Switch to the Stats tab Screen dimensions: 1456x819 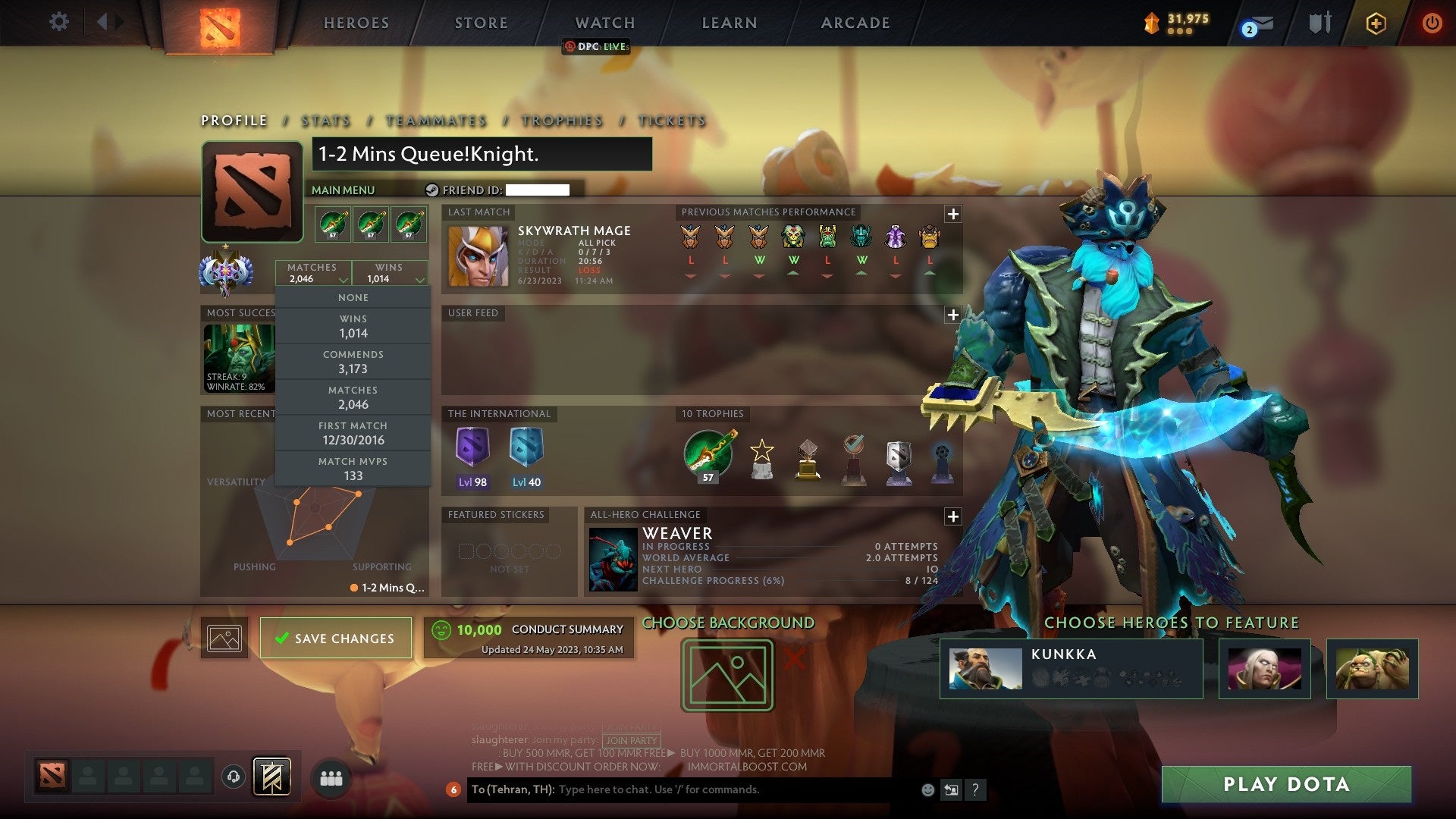tap(325, 121)
